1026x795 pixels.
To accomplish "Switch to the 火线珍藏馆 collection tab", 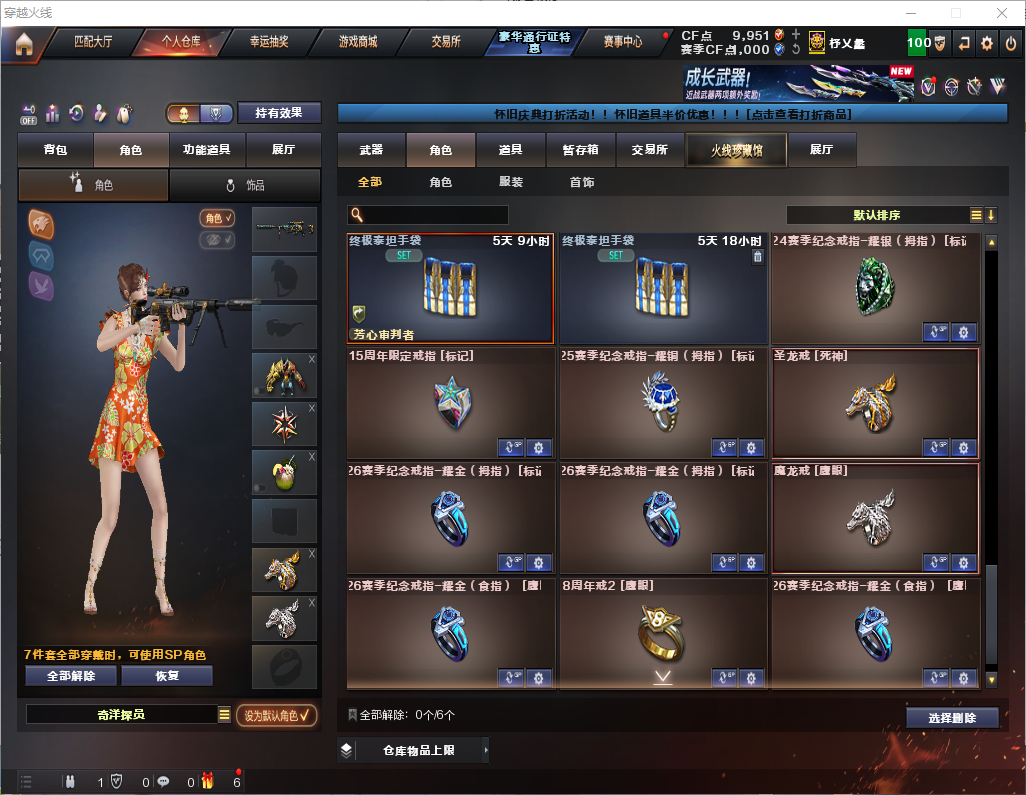I will 736,150.
